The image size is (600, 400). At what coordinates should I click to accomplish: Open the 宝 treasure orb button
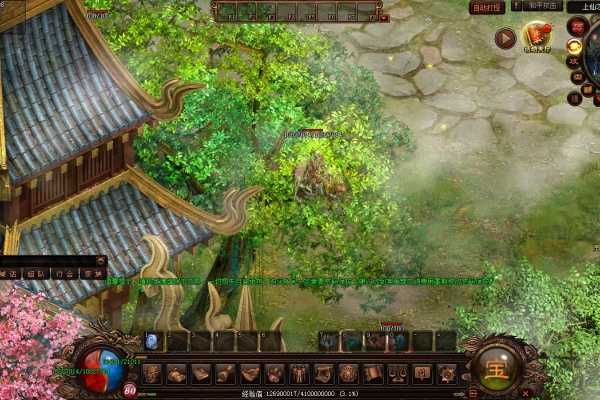(x=499, y=366)
